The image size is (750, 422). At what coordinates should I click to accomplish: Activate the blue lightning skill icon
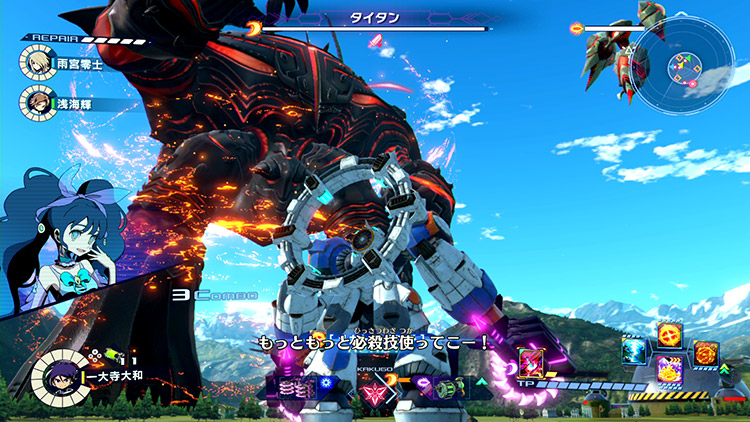634,349
